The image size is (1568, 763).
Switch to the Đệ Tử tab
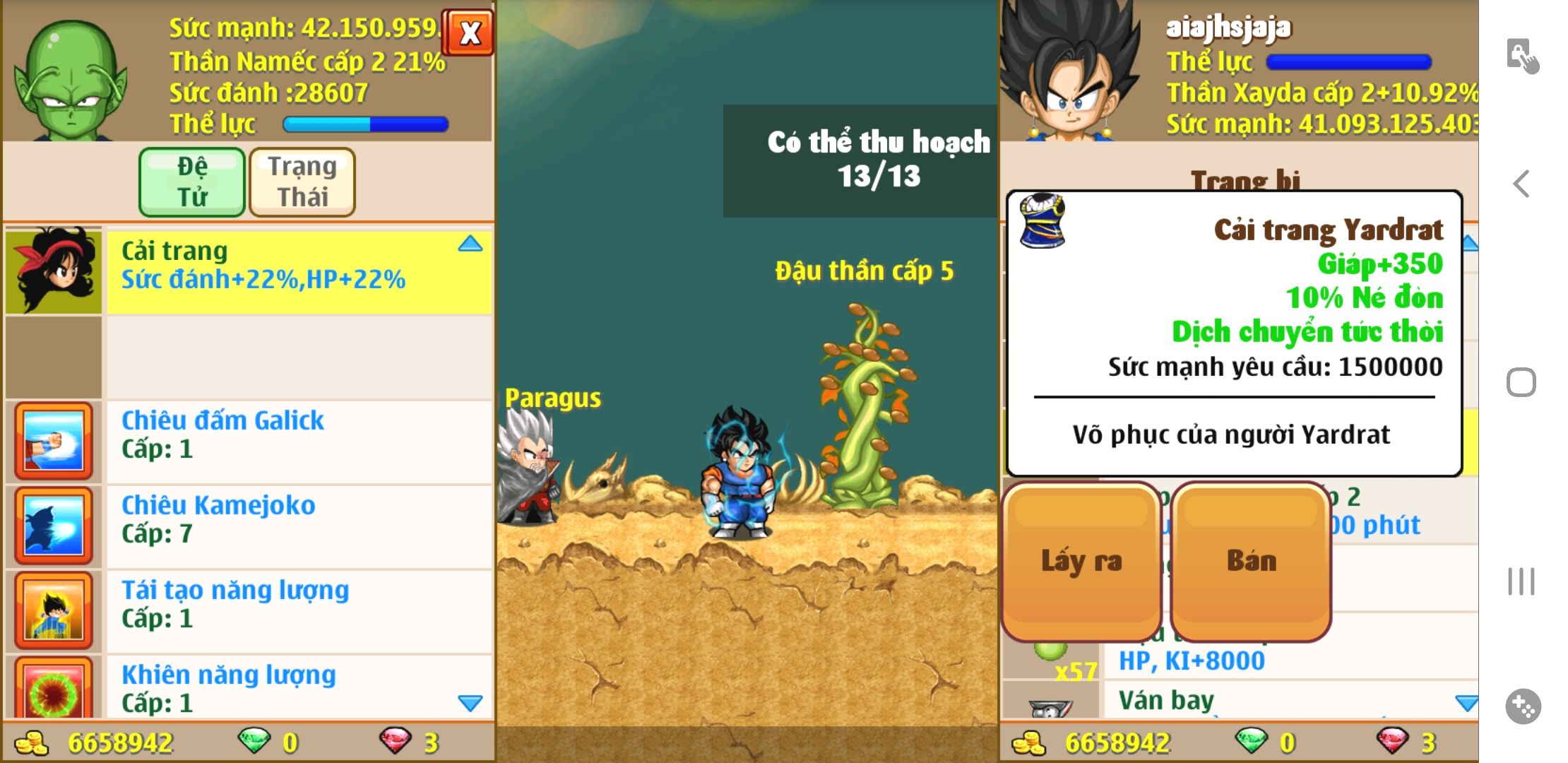(192, 182)
